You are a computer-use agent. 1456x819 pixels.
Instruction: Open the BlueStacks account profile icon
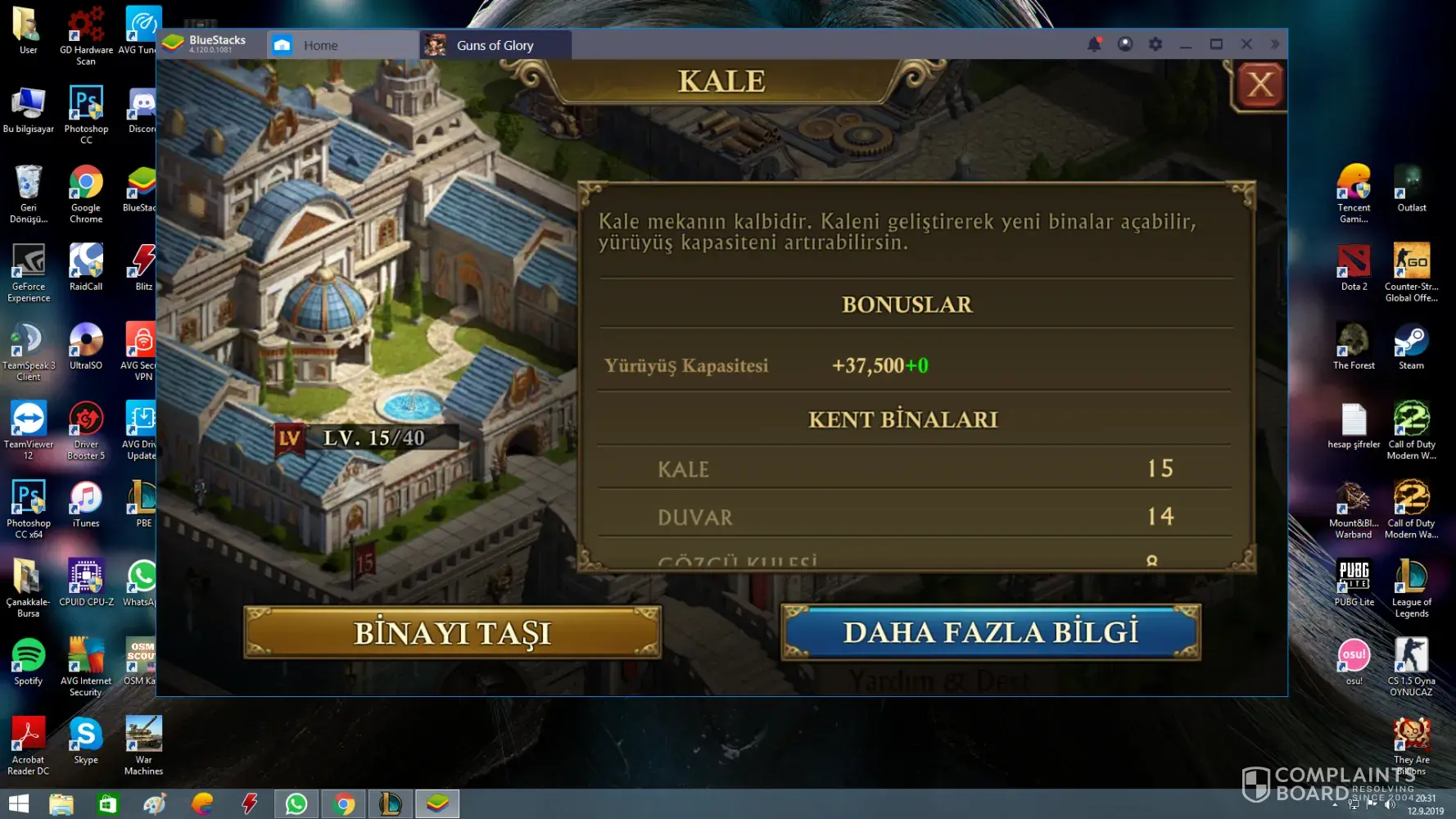point(1125,44)
